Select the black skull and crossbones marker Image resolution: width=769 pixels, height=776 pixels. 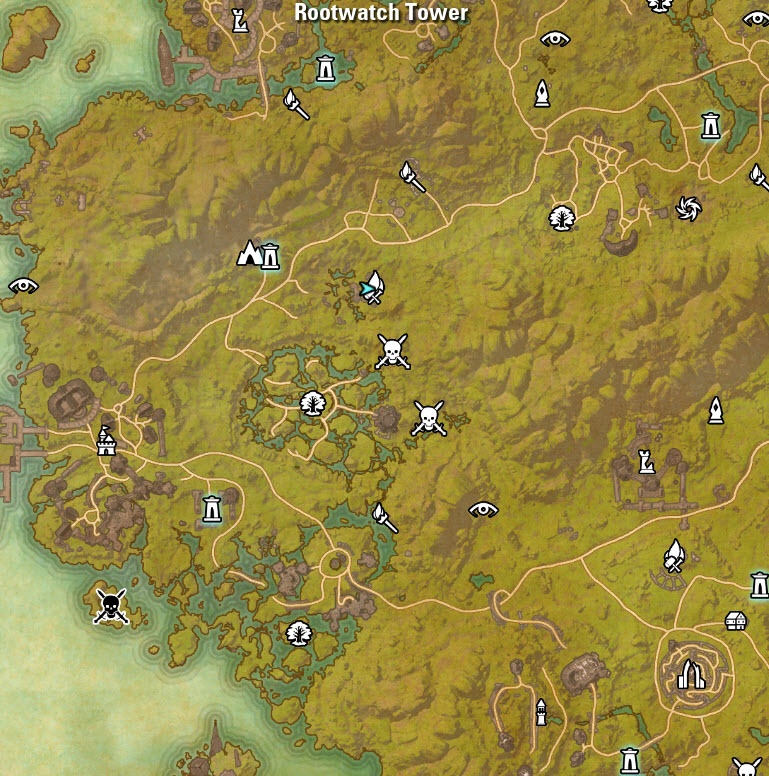110,605
